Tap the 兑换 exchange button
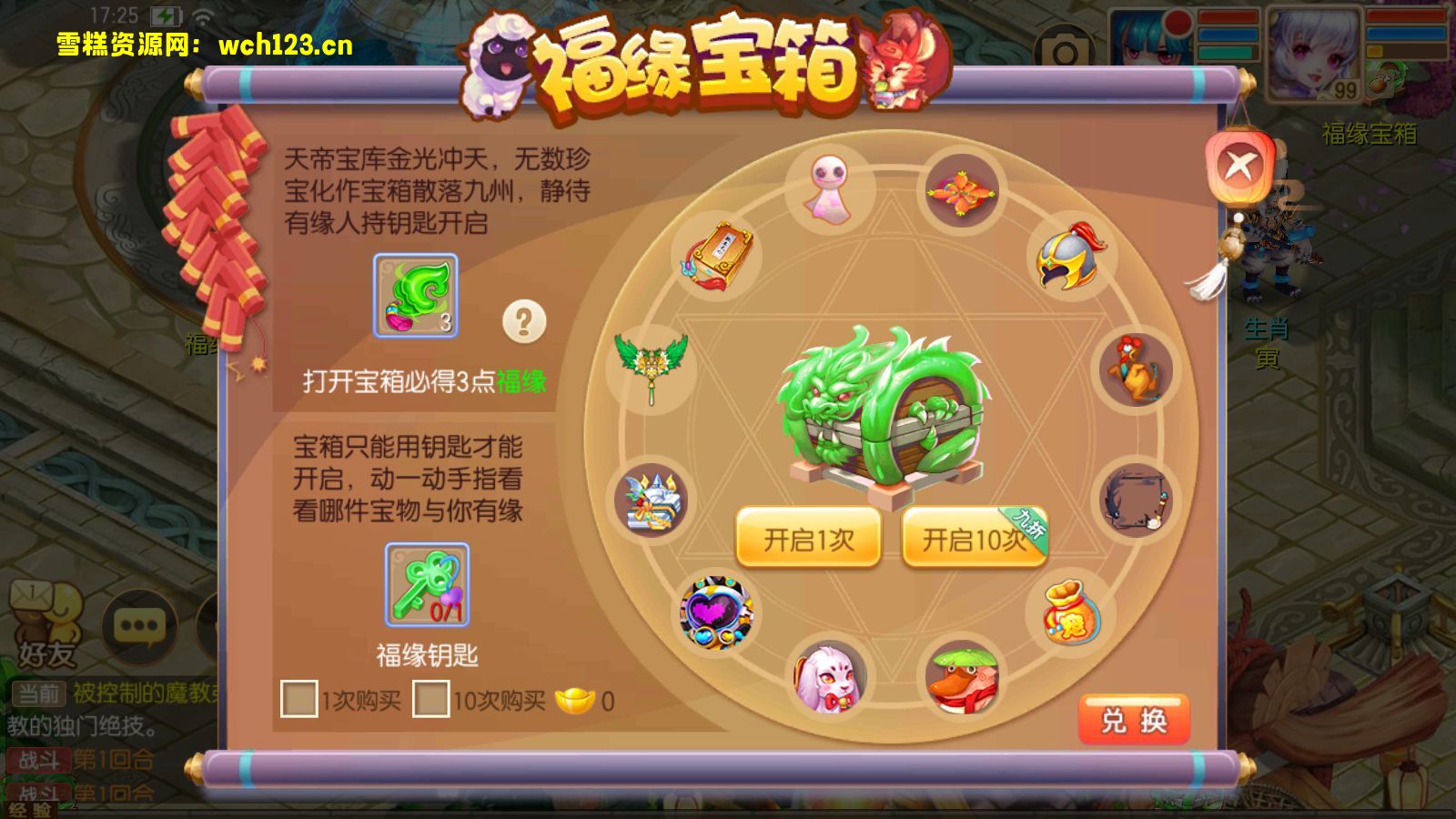 pyautogui.click(x=1134, y=718)
